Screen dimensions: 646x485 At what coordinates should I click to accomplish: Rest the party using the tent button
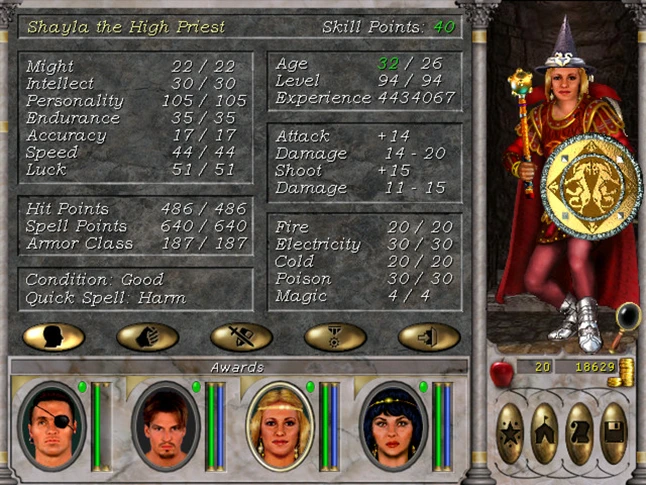tap(546, 432)
